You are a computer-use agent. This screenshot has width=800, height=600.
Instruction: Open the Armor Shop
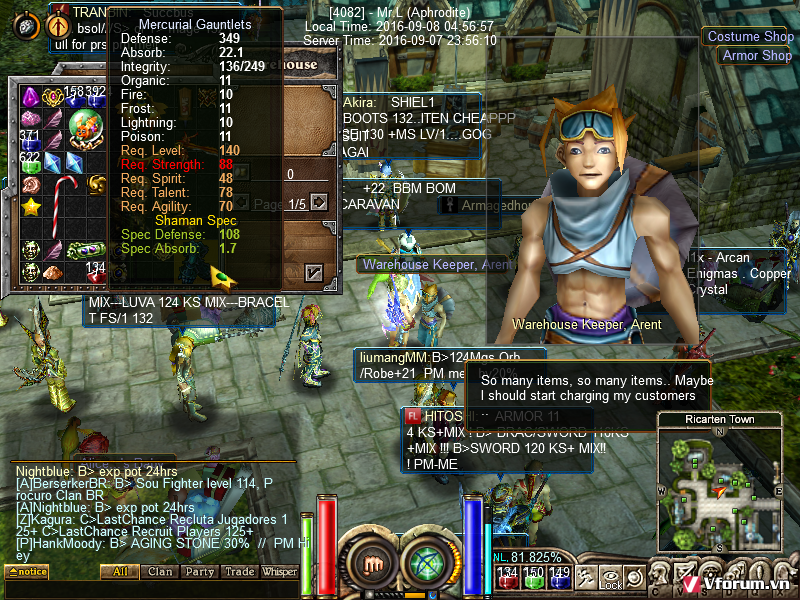756,56
